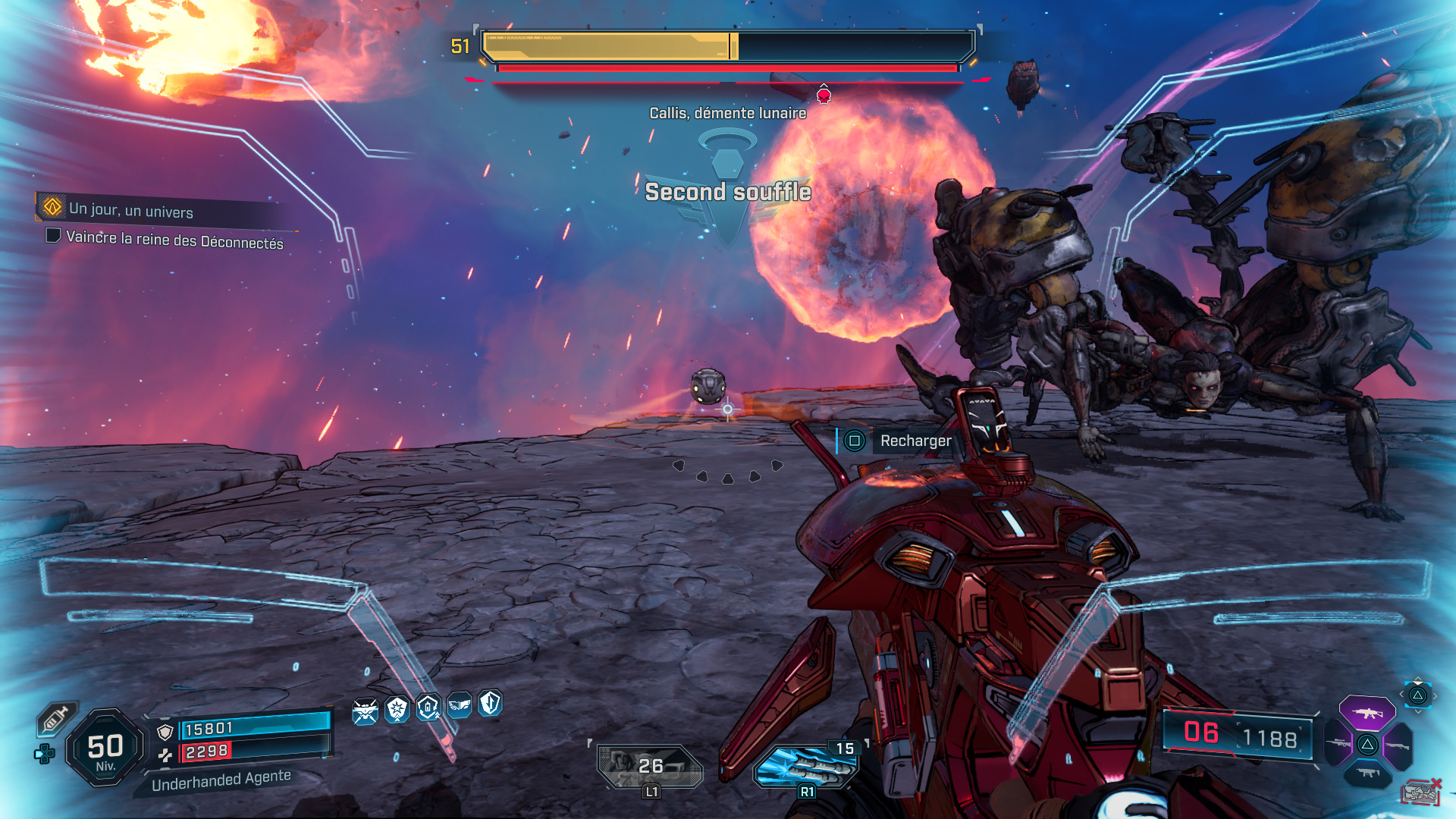Click the boss health bar of Callis, démente lunaire
The image size is (1456, 819).
tap(726, 45)
